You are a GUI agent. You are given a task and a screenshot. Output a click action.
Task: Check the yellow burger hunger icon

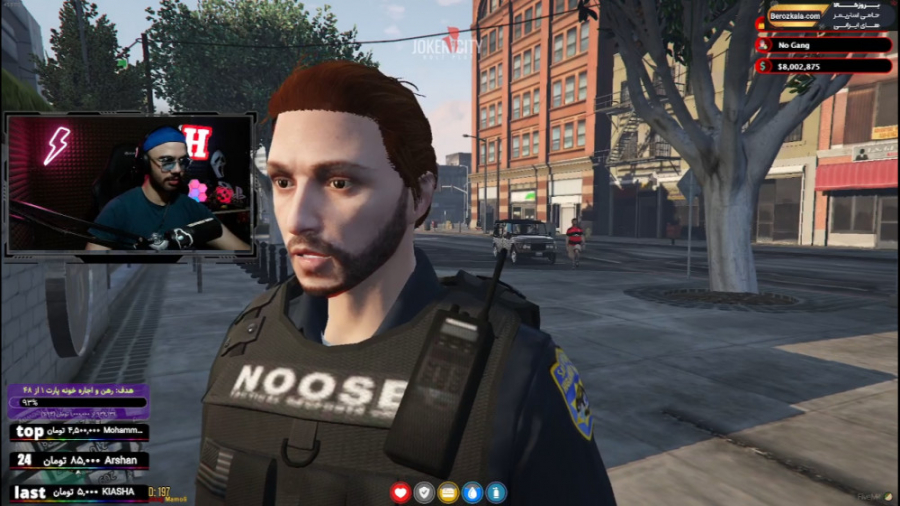449,492
